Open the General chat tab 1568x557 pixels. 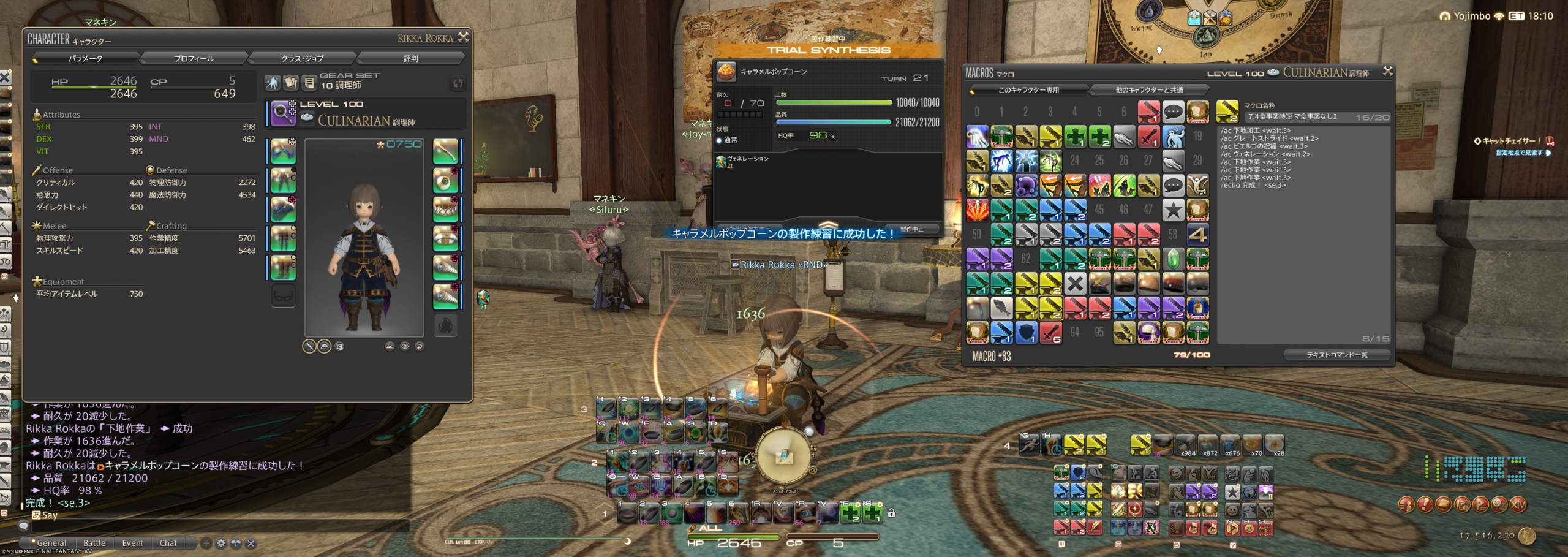pyautogui.click(x=51, y=543)
